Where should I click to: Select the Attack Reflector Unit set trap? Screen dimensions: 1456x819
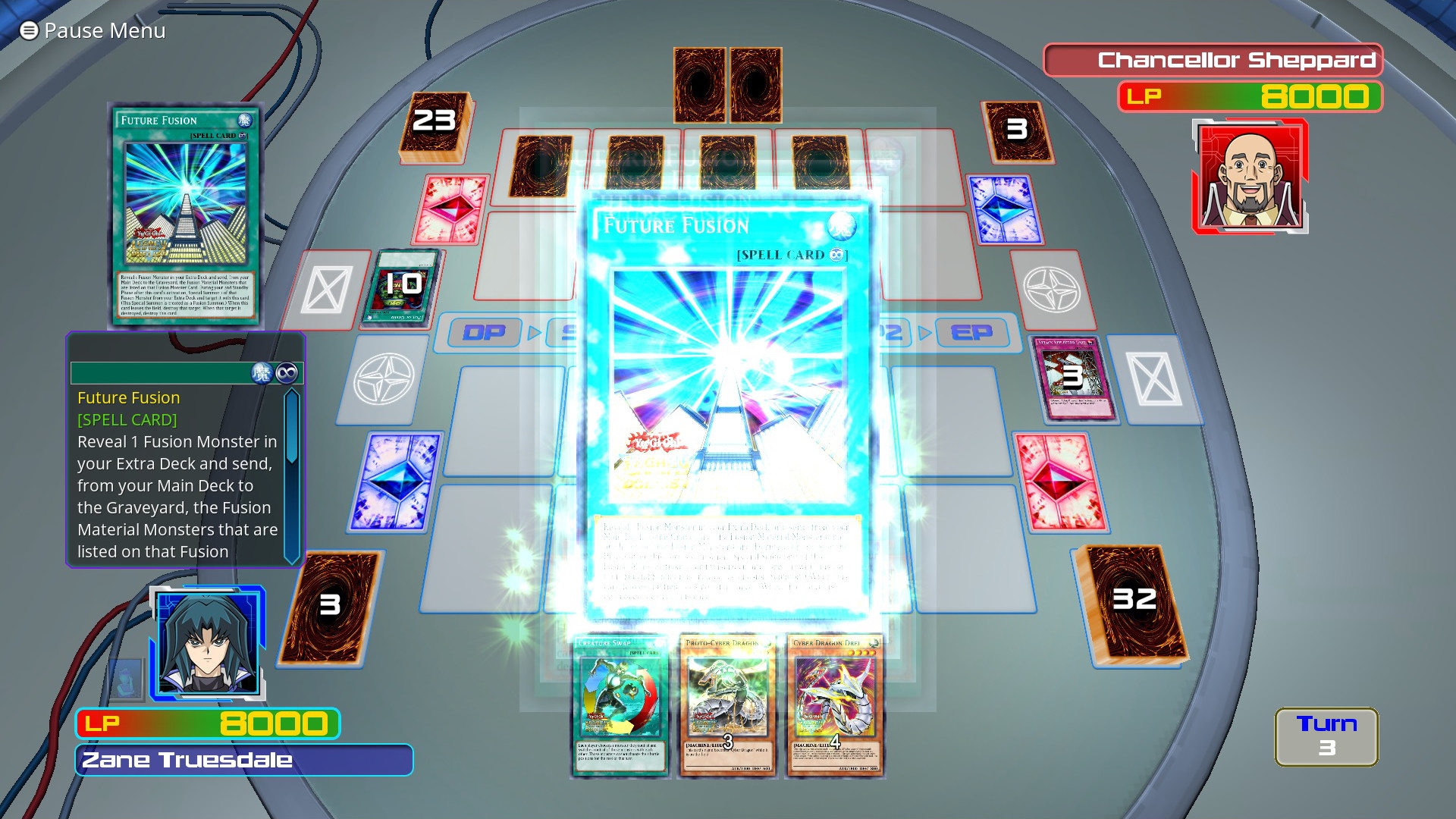(1071, 379)
